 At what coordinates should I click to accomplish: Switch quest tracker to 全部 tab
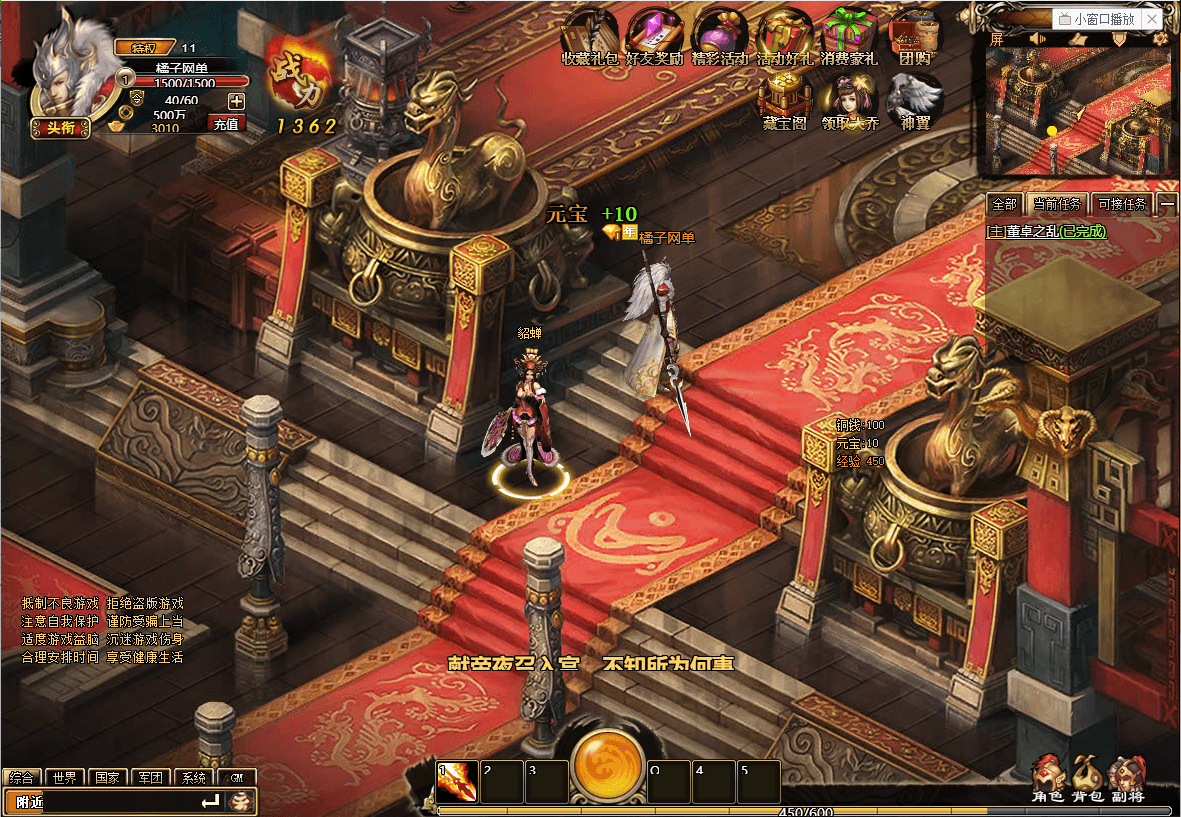pos(1003,204)
